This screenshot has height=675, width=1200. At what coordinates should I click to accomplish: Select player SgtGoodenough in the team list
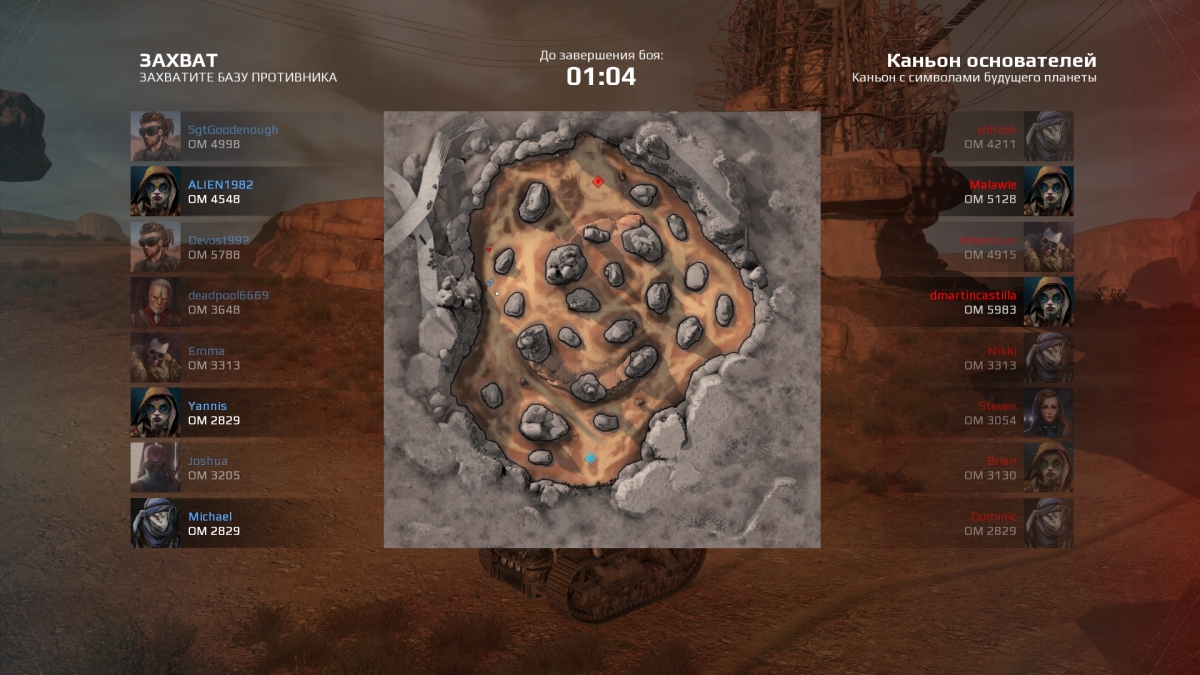pos(233,137)
